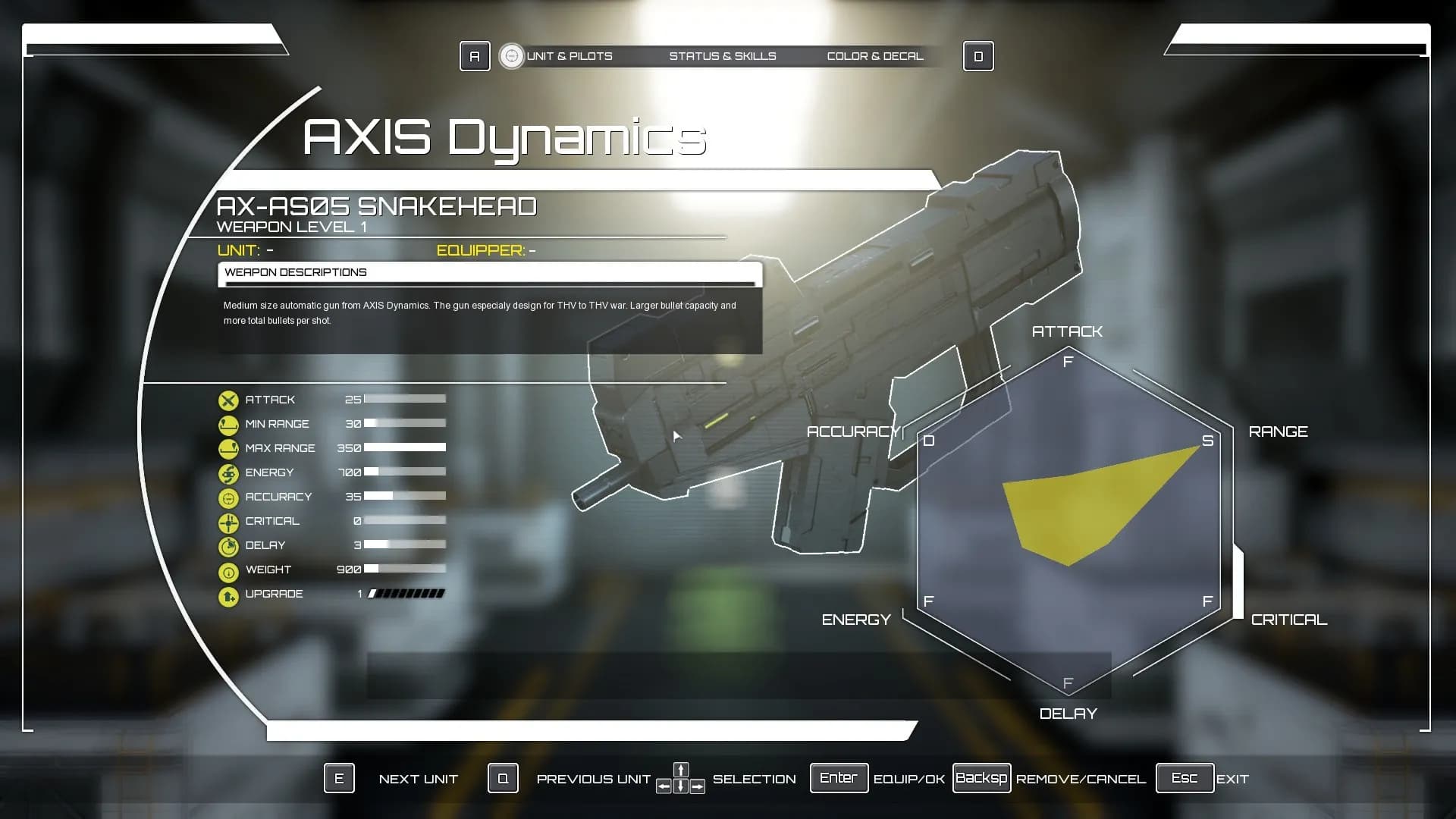Switch to the Unit & Pilots tab
1456x819 pixels.
[569, 56]
